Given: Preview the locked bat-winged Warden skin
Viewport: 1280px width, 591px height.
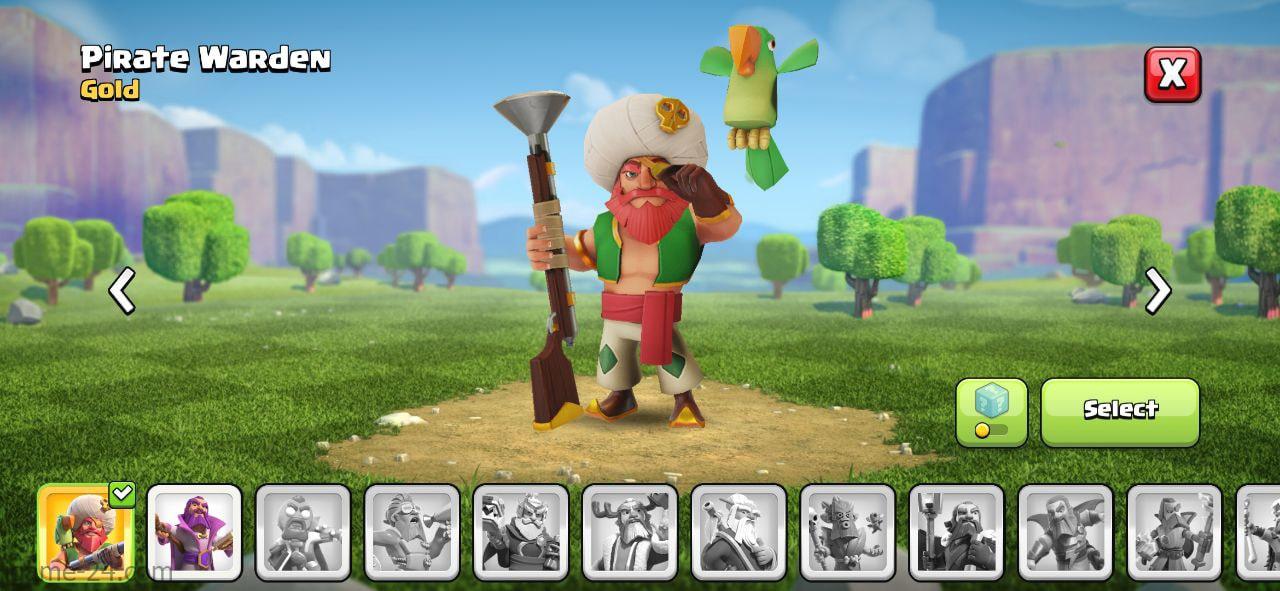Looking at the screenshot, I should (x=1065, y=532).
